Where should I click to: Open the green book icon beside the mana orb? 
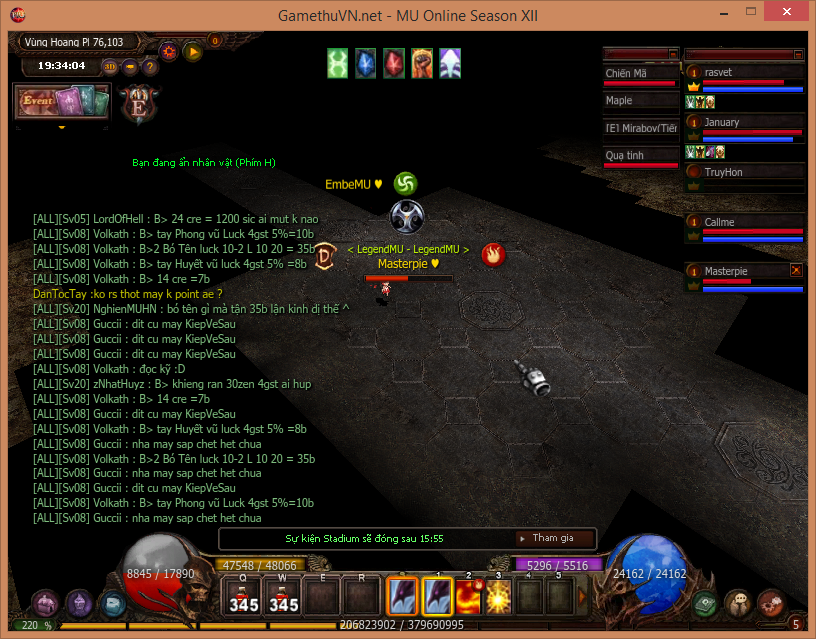pos(707,602)
